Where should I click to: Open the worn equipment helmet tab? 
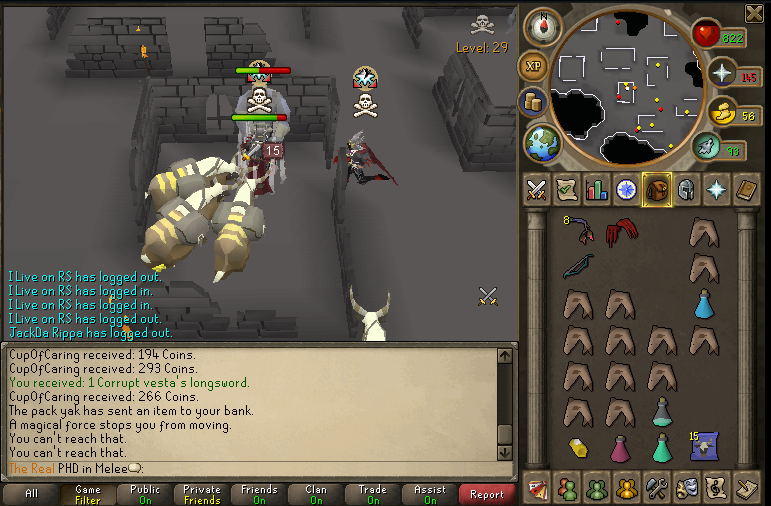pyautogui.click(x=686, y=189)
